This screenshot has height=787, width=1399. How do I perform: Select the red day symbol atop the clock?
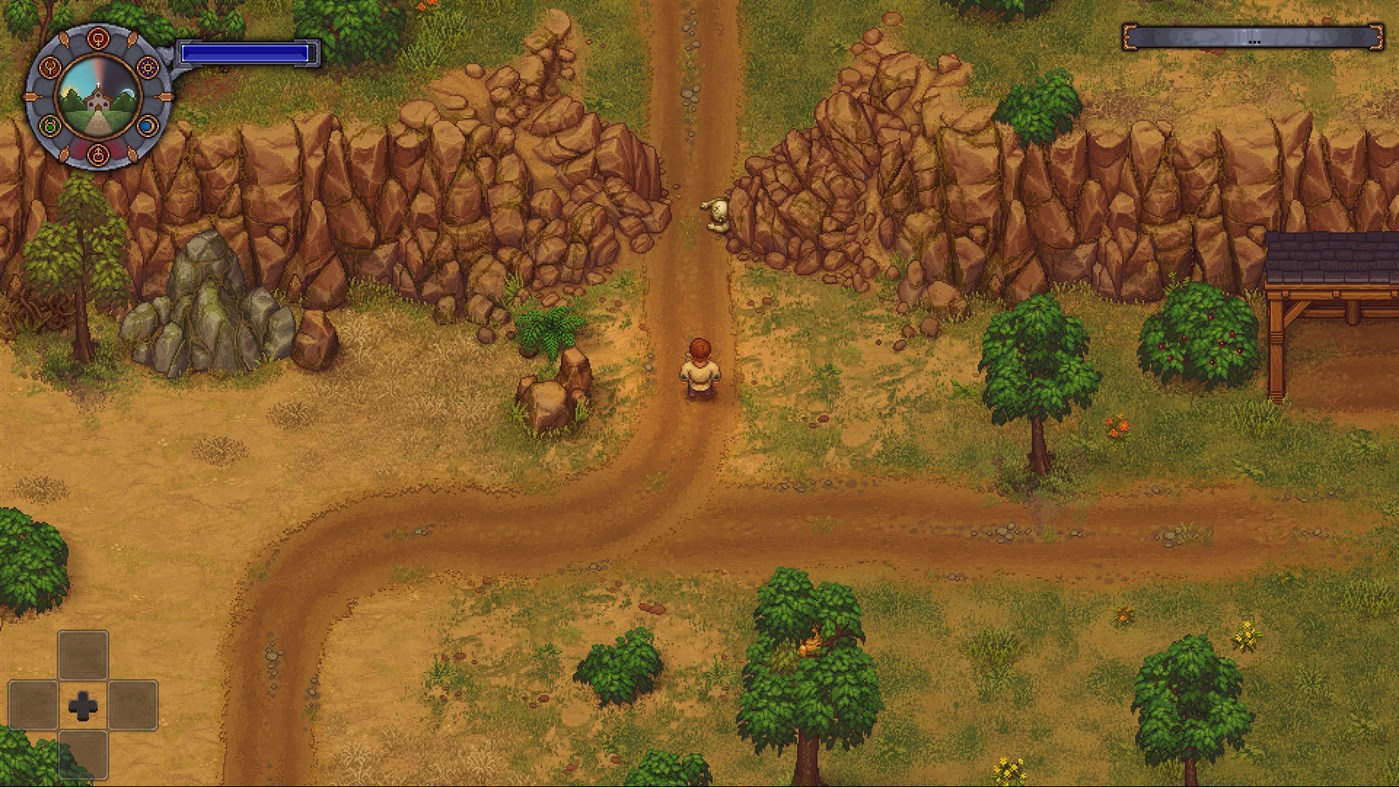97,37
